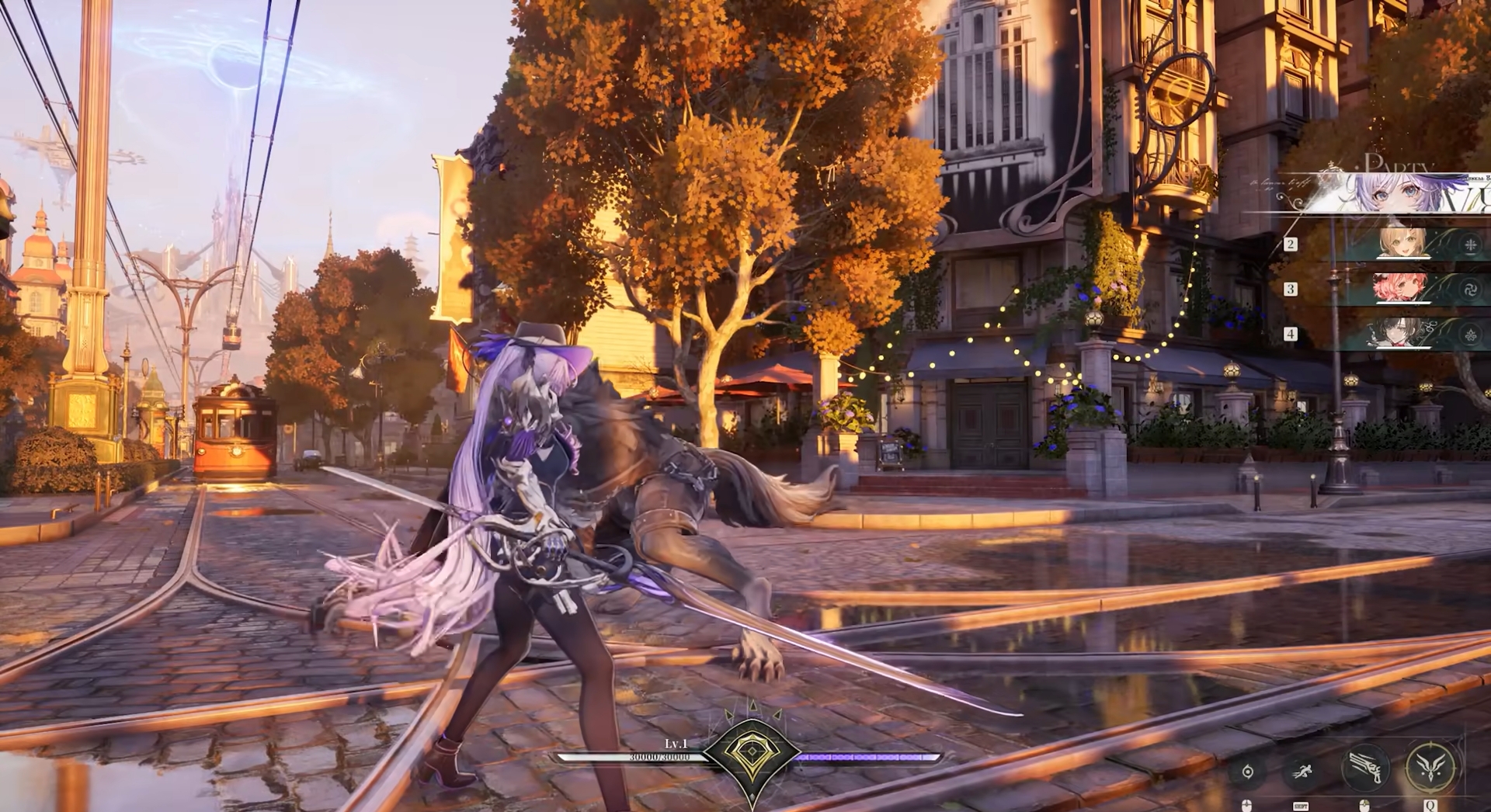The image size is (1491, 812).
Task: Switch to the blonde party member
Action: coord(1402,244)
